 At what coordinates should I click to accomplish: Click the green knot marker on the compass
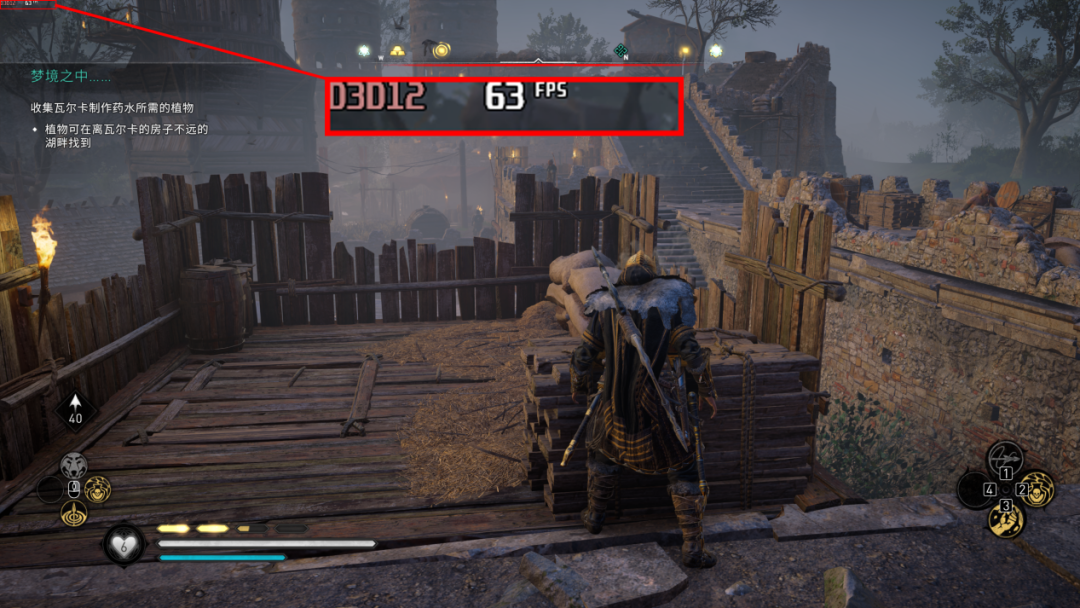621,50
